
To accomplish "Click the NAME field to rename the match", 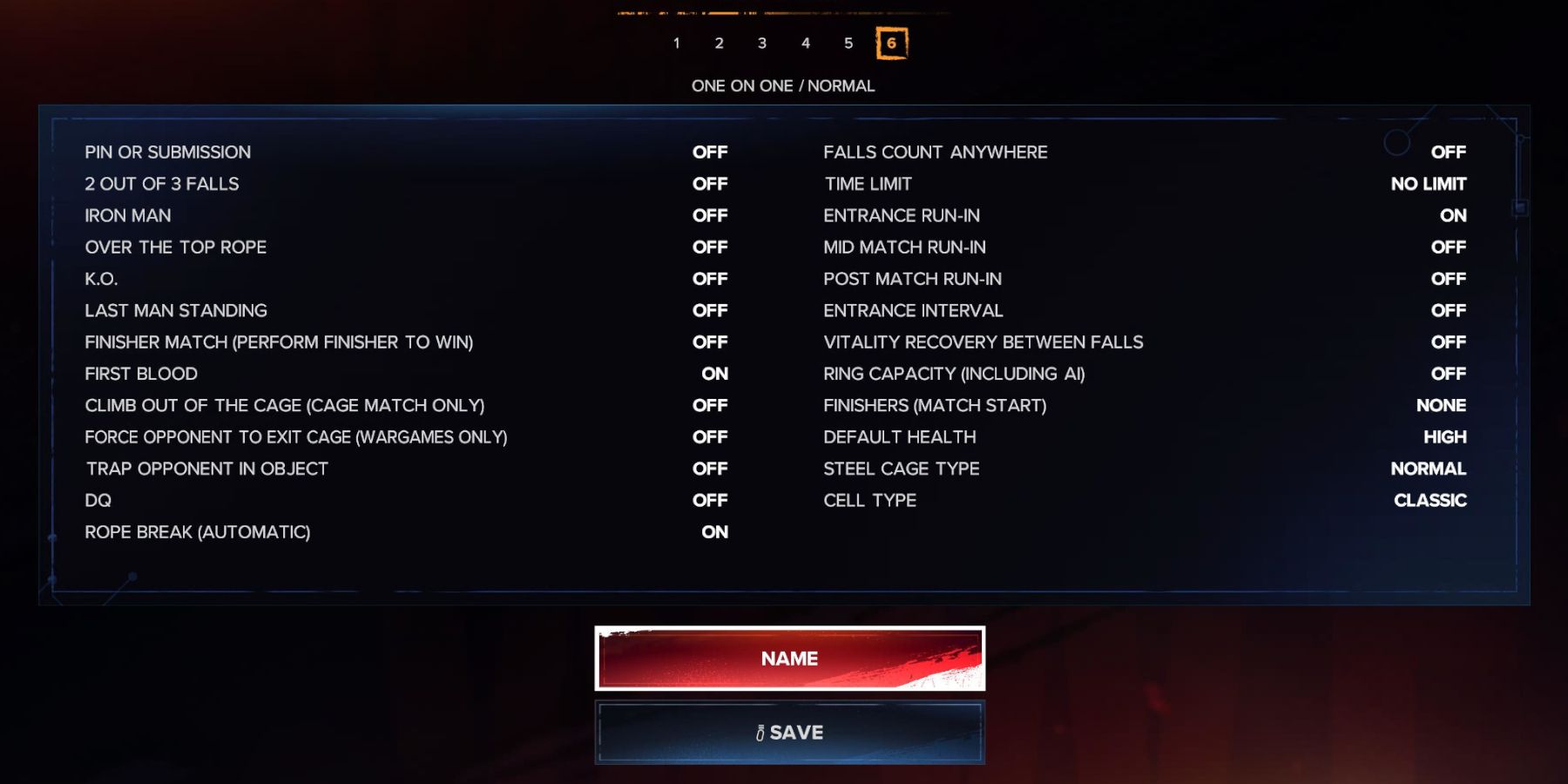I will (788, 659).
